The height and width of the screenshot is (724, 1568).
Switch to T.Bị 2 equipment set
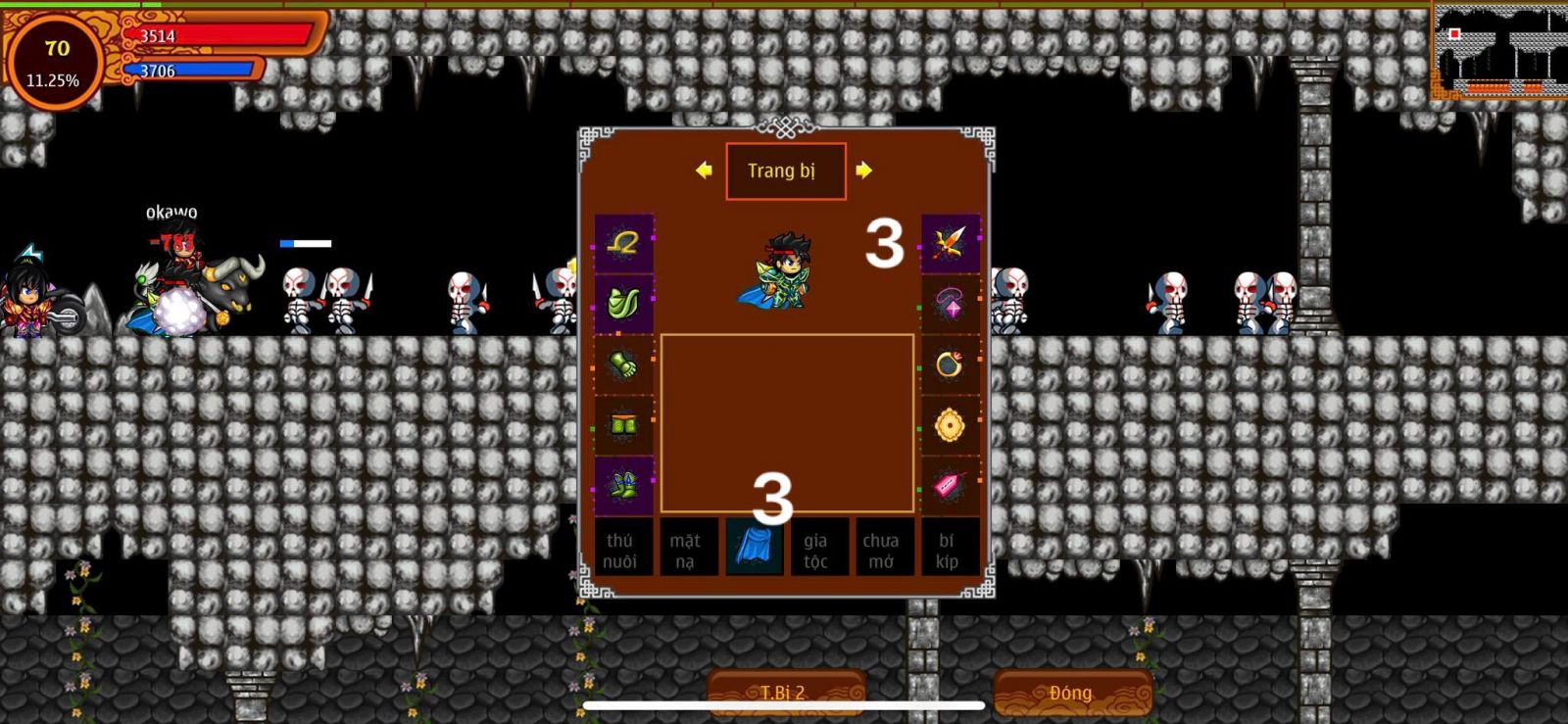click(784, 693)
